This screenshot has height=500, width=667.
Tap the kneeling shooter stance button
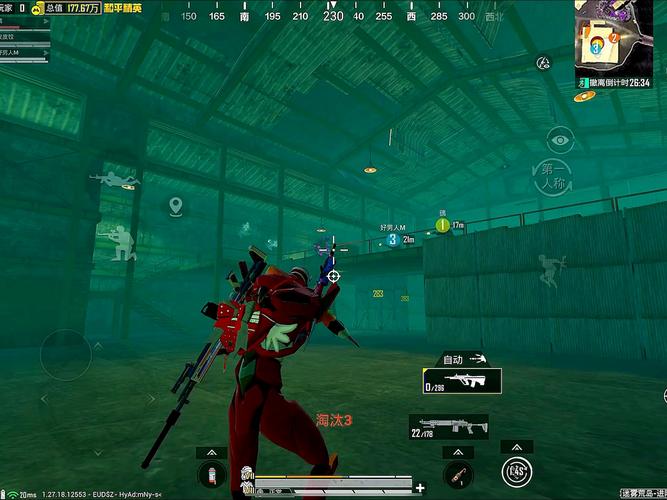pos(120,242)
